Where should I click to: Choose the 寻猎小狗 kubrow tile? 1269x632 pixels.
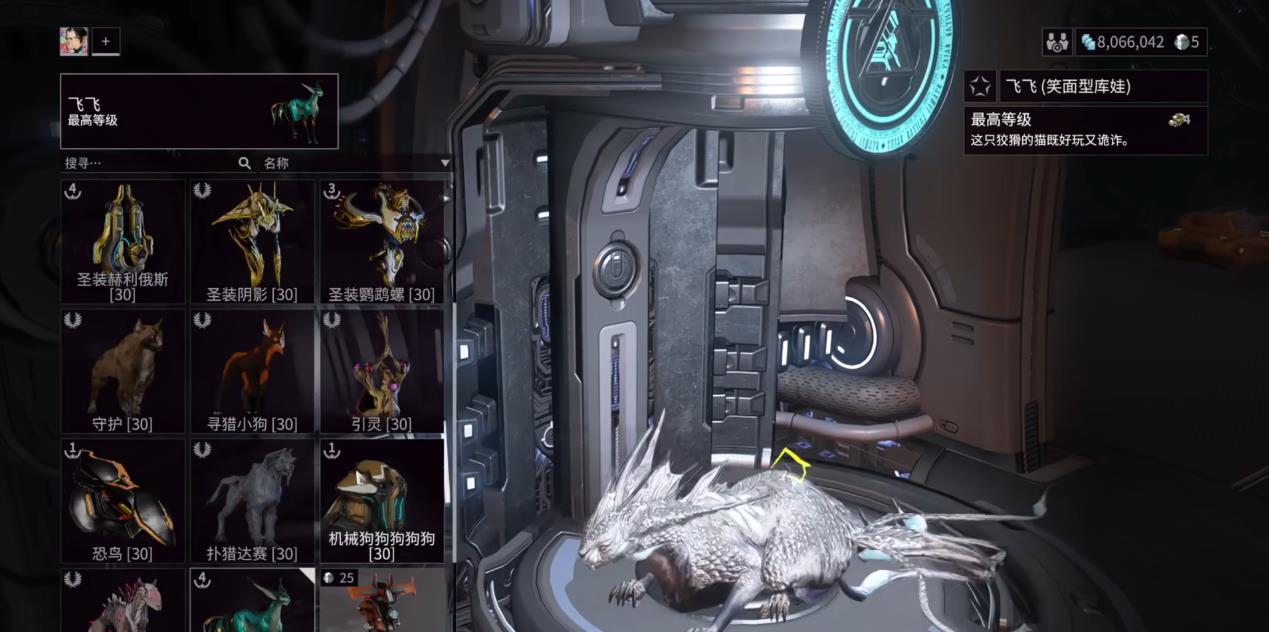(252, 371)
